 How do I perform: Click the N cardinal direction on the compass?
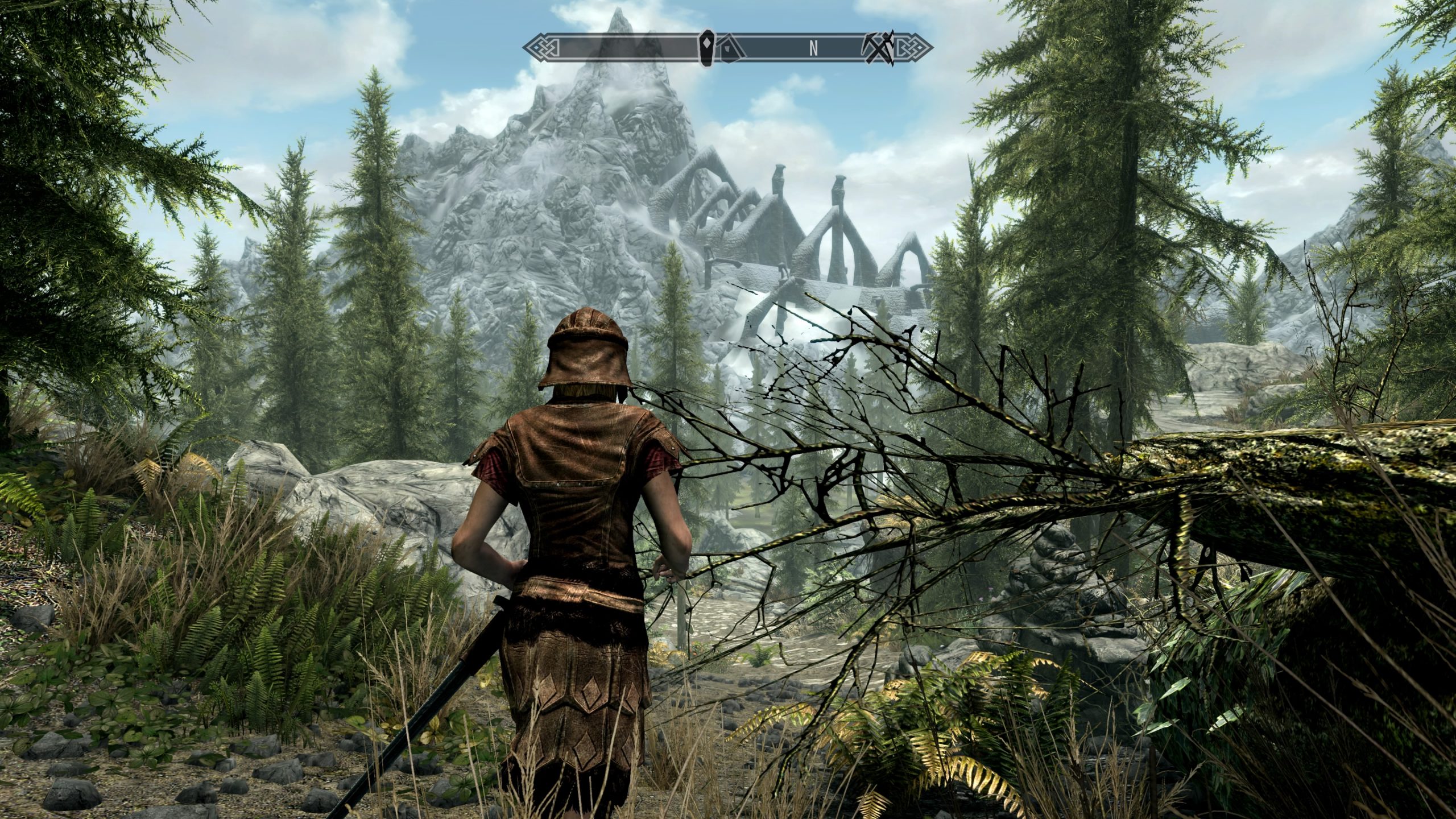click(813, 47)
